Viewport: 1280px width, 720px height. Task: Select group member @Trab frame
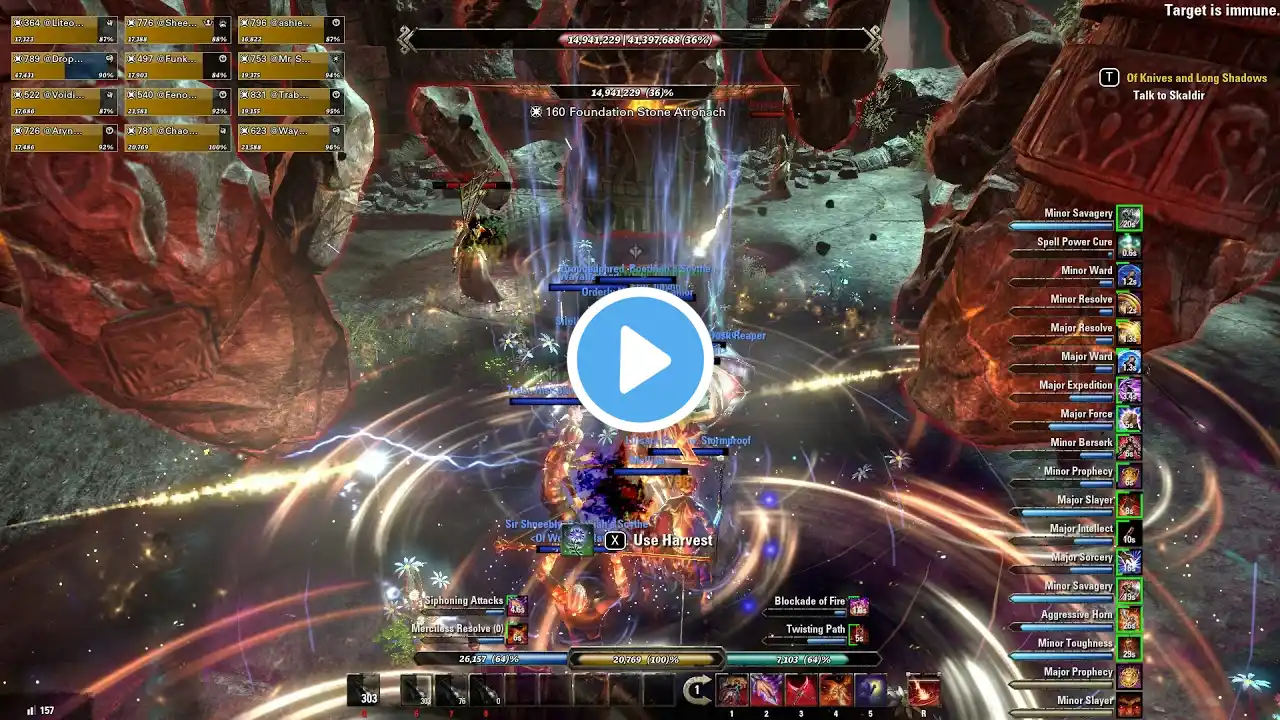point(290,101)
